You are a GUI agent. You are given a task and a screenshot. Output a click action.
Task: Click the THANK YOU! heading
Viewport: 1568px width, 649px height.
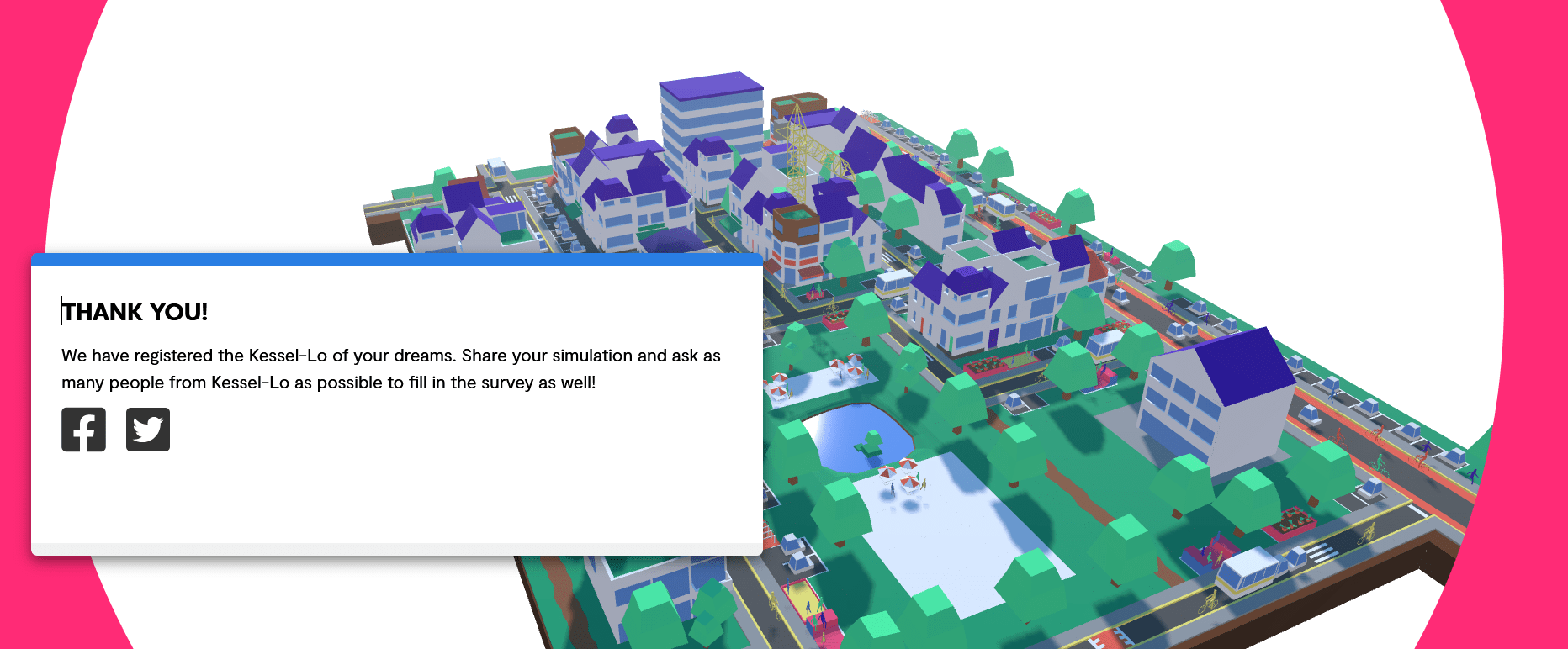tap(135, 312)
